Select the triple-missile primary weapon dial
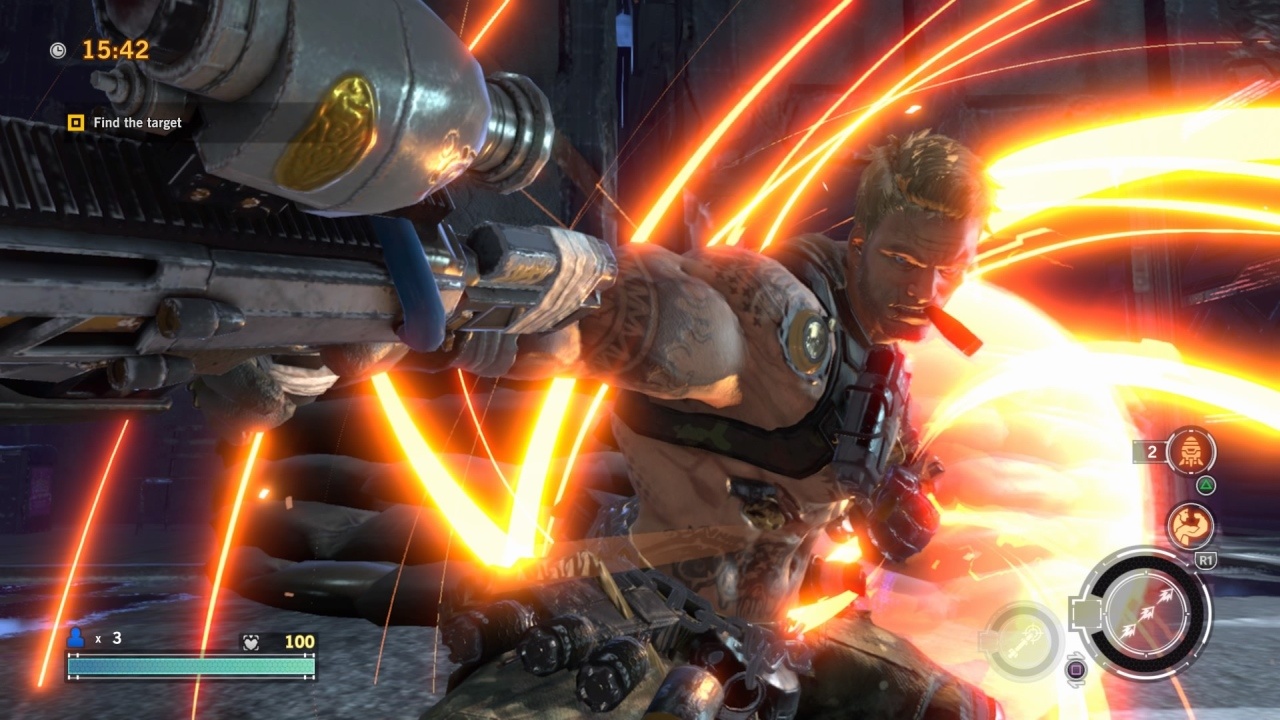This screenshot has width=1280, height=720. pos(1146,612)
